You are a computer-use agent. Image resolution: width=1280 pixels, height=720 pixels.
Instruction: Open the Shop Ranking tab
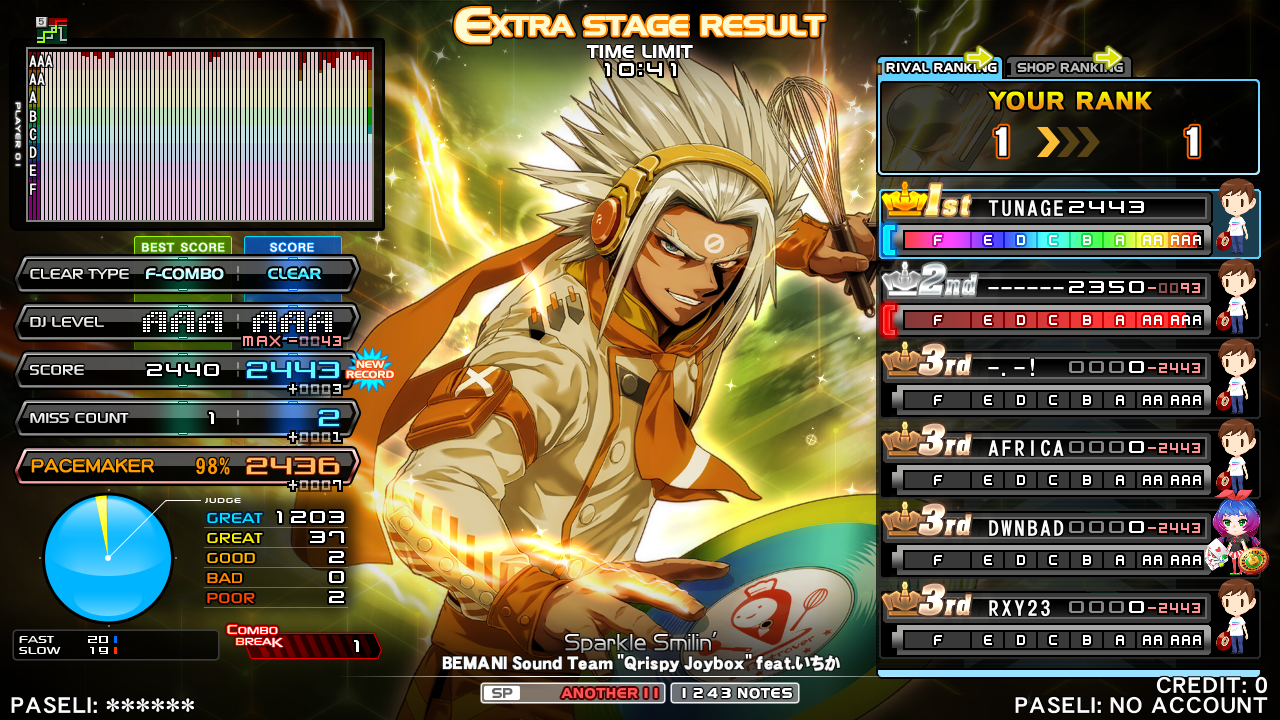click(x=1068, y=67)
